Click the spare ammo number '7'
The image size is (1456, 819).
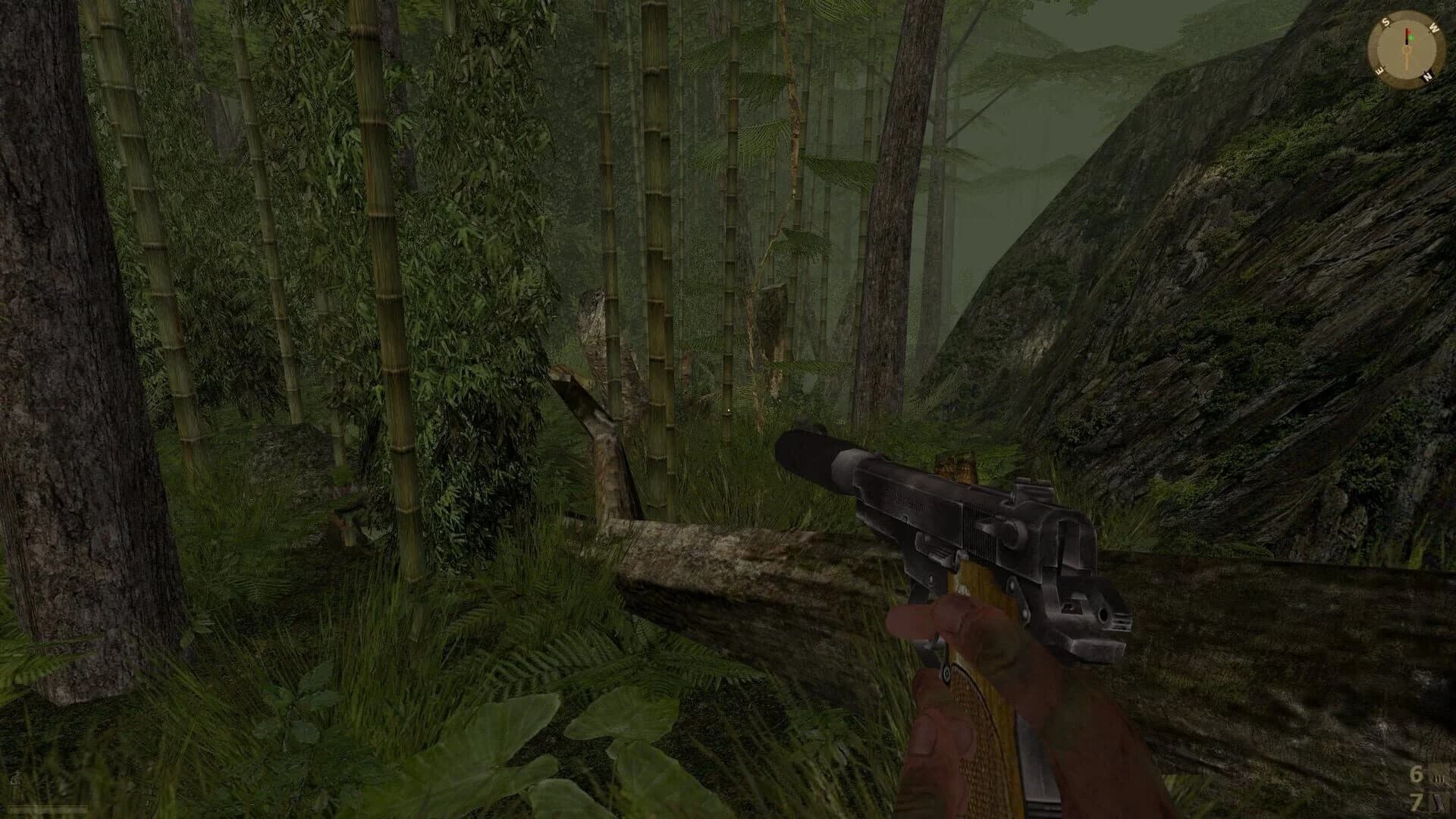click(1416, 802)
